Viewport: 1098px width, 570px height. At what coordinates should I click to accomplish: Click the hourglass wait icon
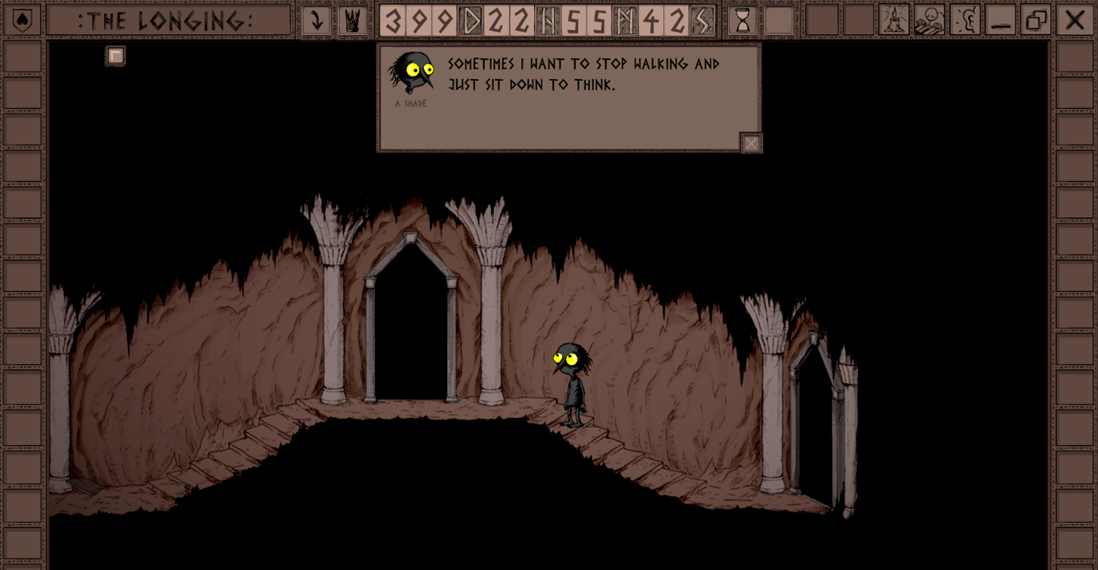pos(742,20)
